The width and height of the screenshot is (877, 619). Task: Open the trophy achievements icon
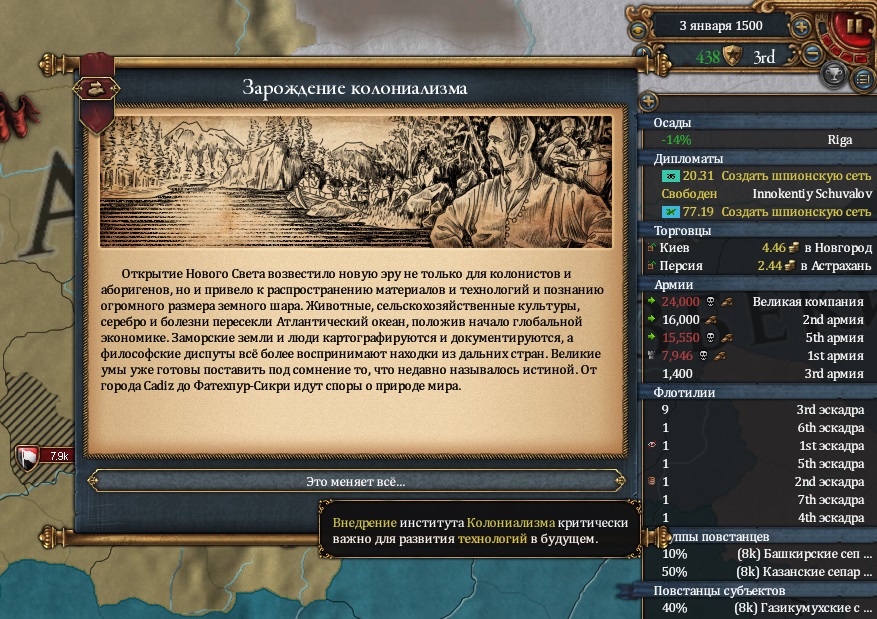[832, 75]
